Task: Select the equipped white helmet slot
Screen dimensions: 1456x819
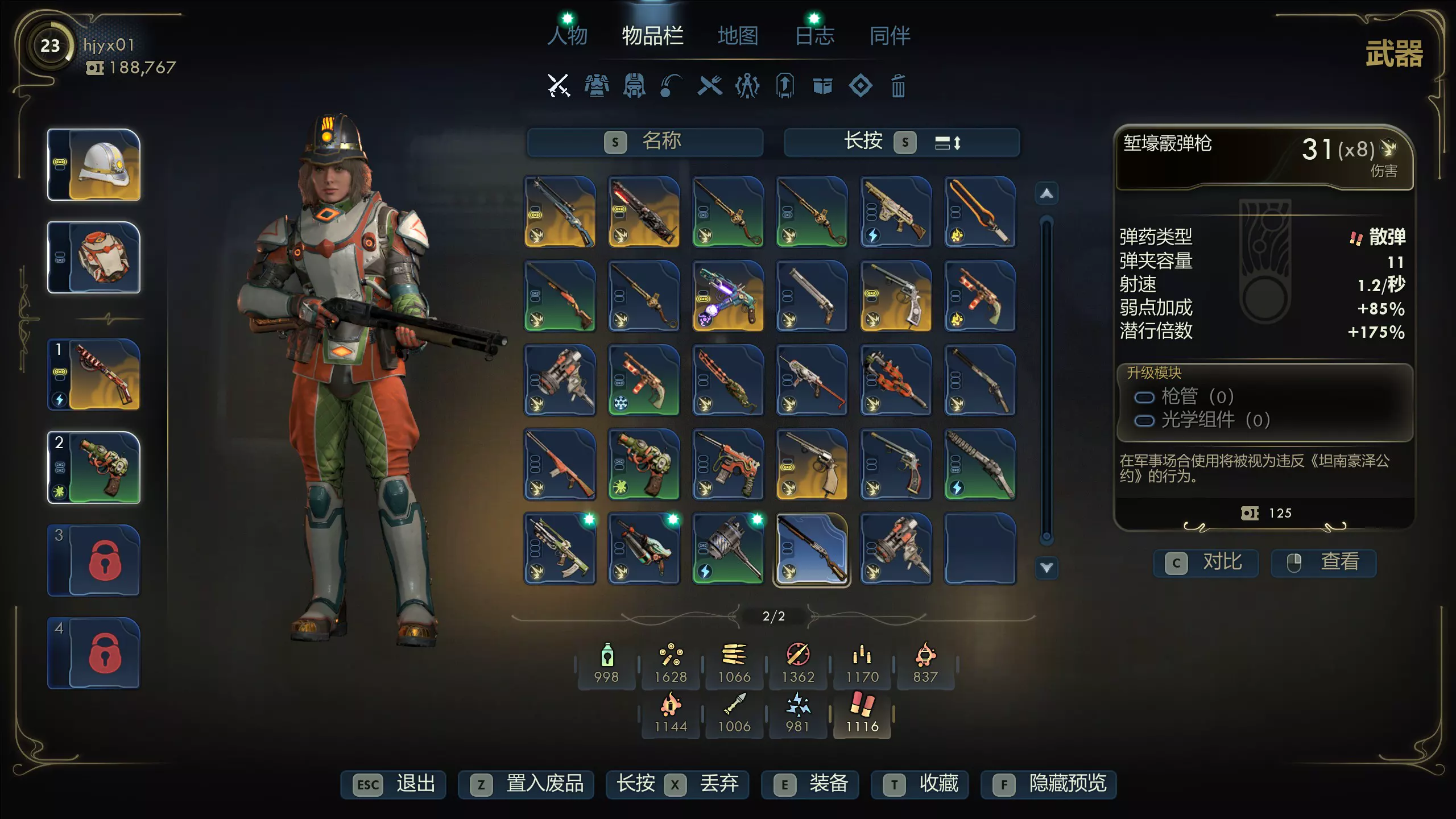Action: (x=94, y=165)
